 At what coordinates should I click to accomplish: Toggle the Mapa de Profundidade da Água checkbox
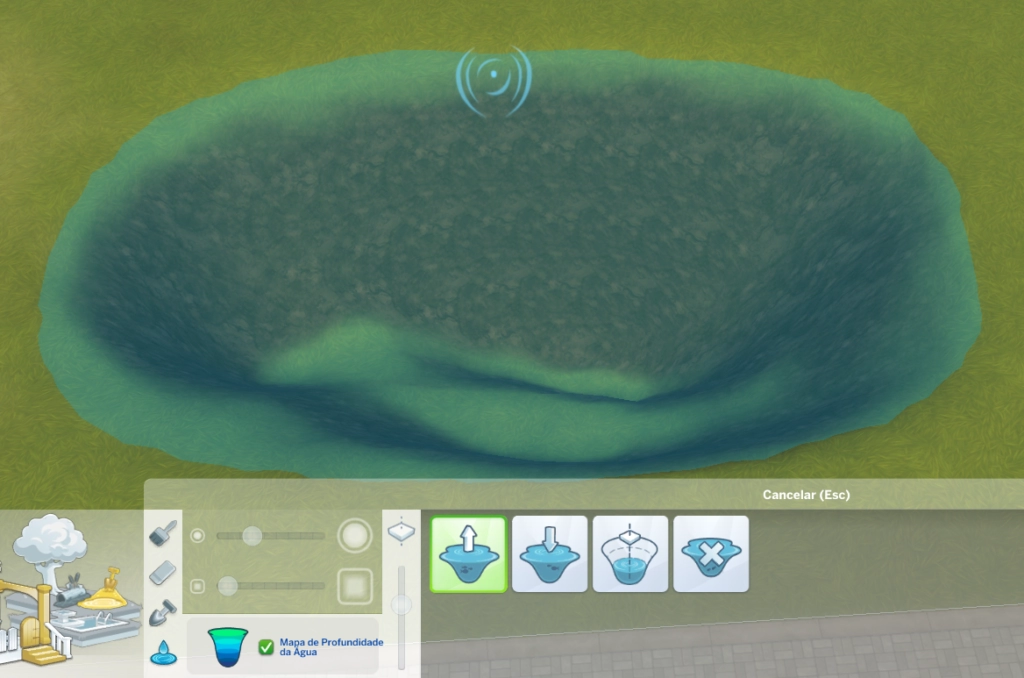coord(266,647)
